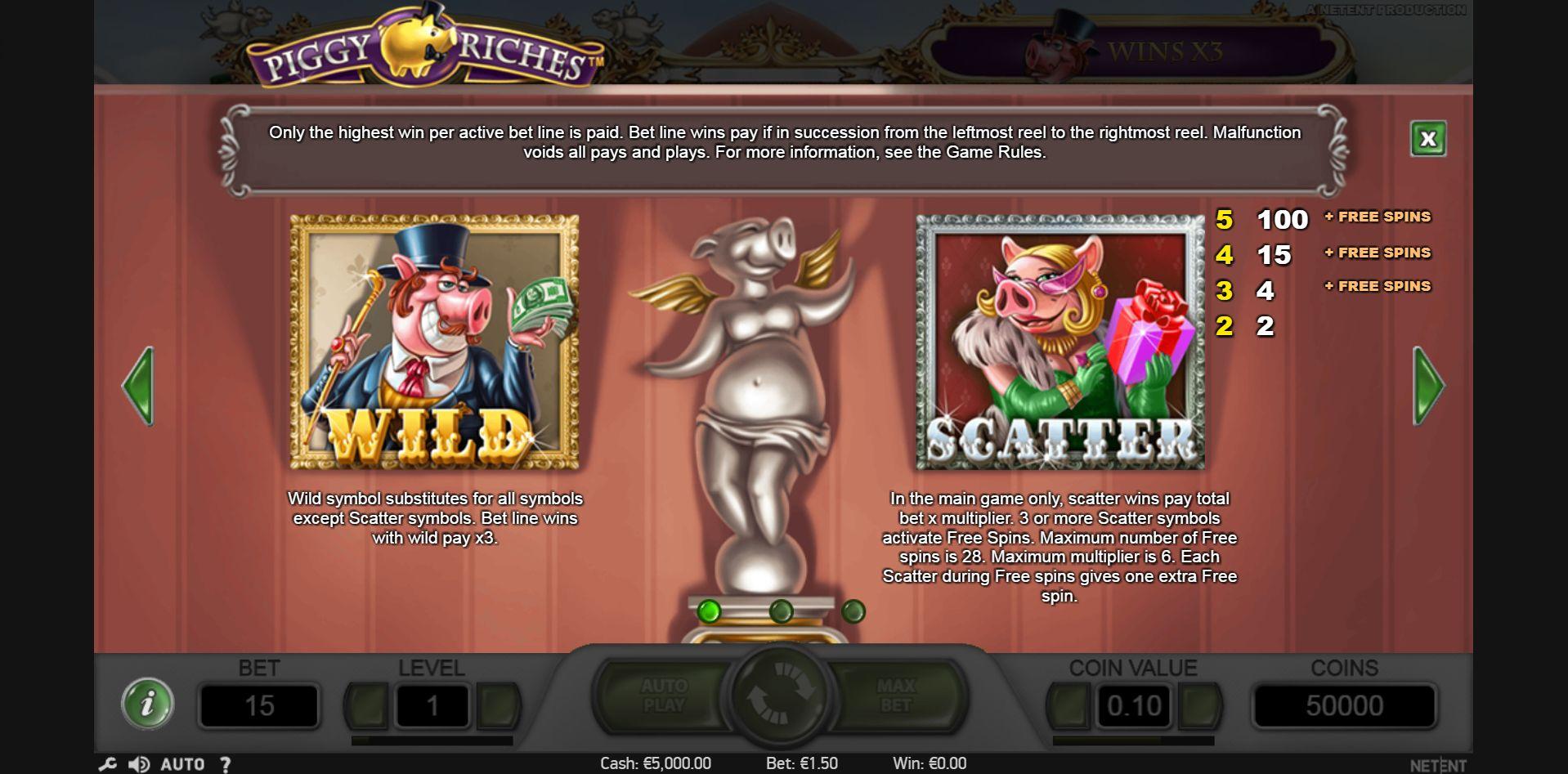Open the AUTO play options
Image resolution: width=1568 pixels, height=774 pixels.
click(x=182, y=764)
